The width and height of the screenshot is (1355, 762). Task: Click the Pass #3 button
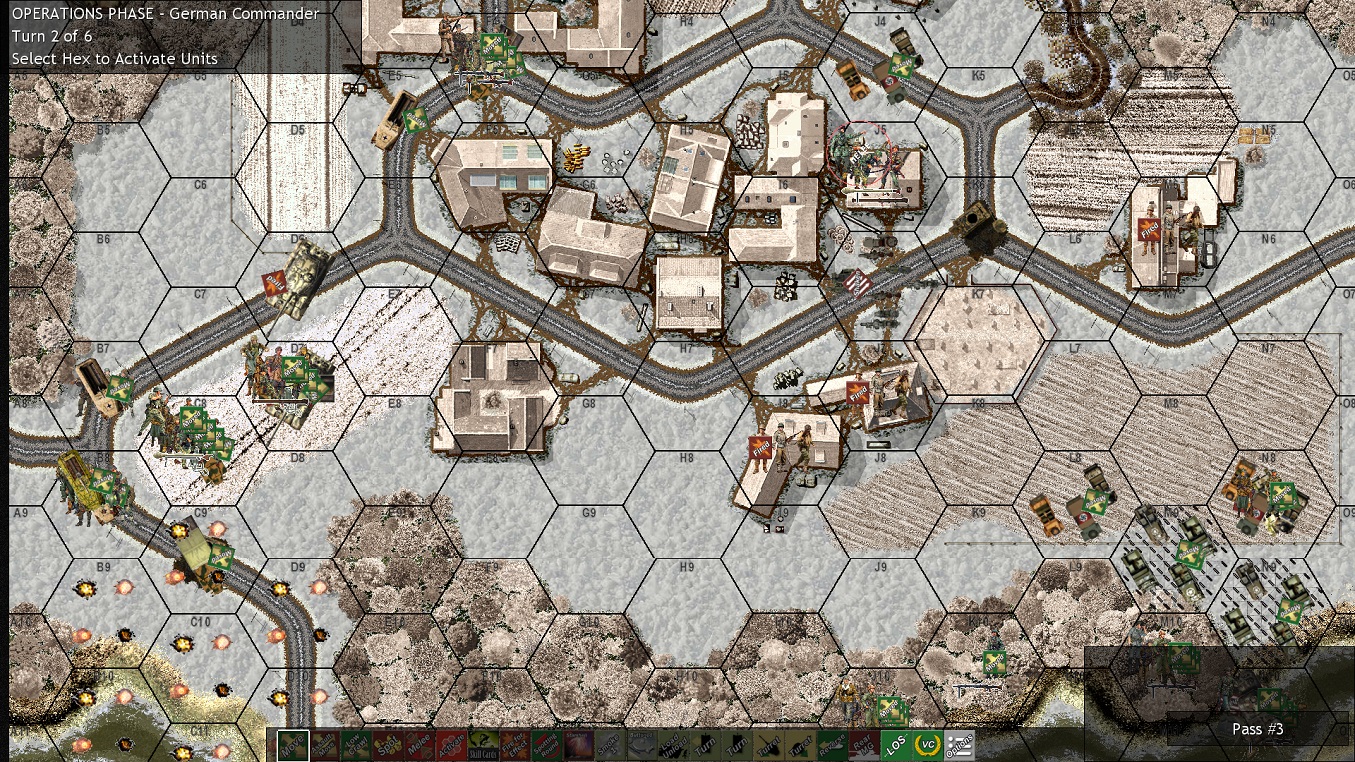pyautogui.click(x=1257, y=730)
